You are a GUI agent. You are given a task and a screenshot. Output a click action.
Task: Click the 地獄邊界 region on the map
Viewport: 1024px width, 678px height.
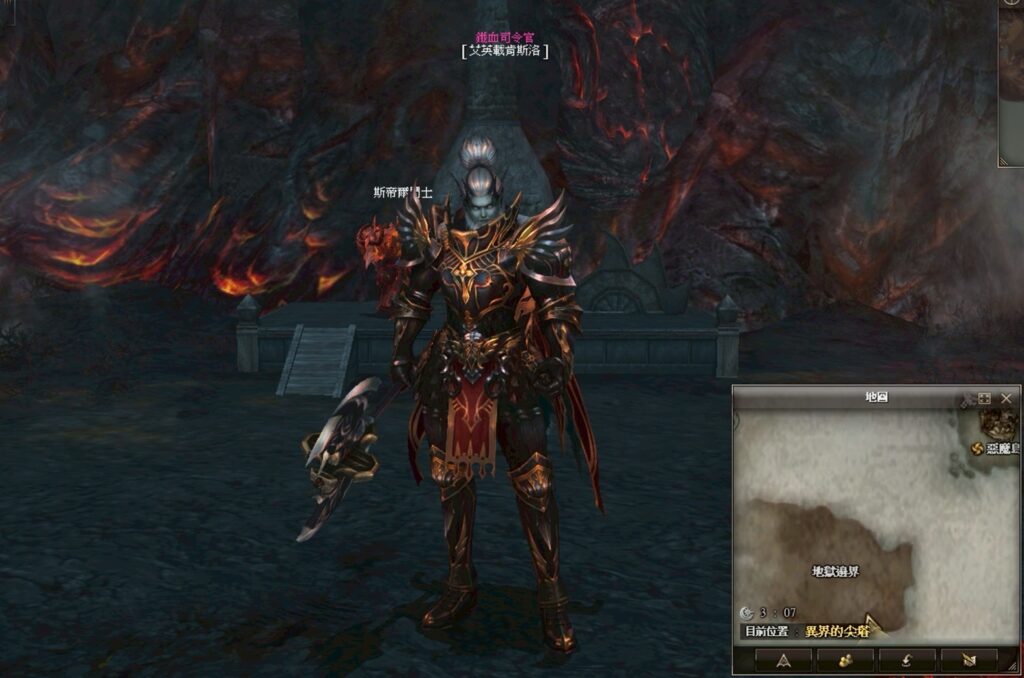tap(835, 571)
